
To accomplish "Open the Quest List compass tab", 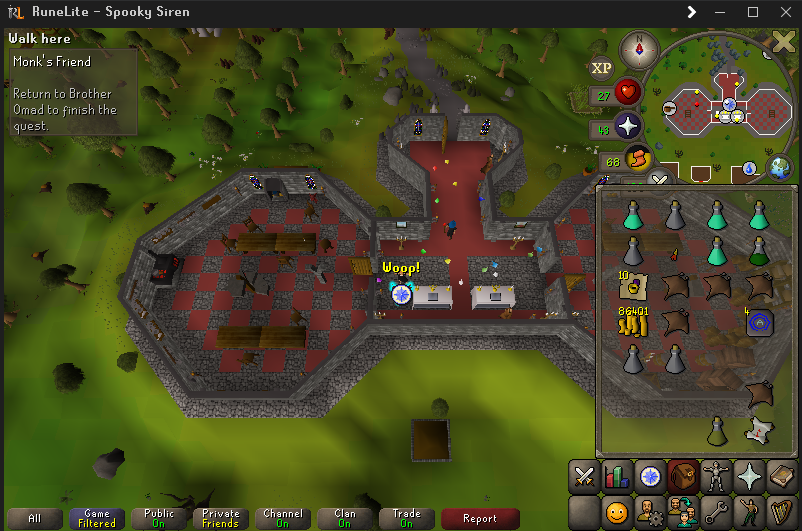I will pyautogui.click(x=651, y=476).
